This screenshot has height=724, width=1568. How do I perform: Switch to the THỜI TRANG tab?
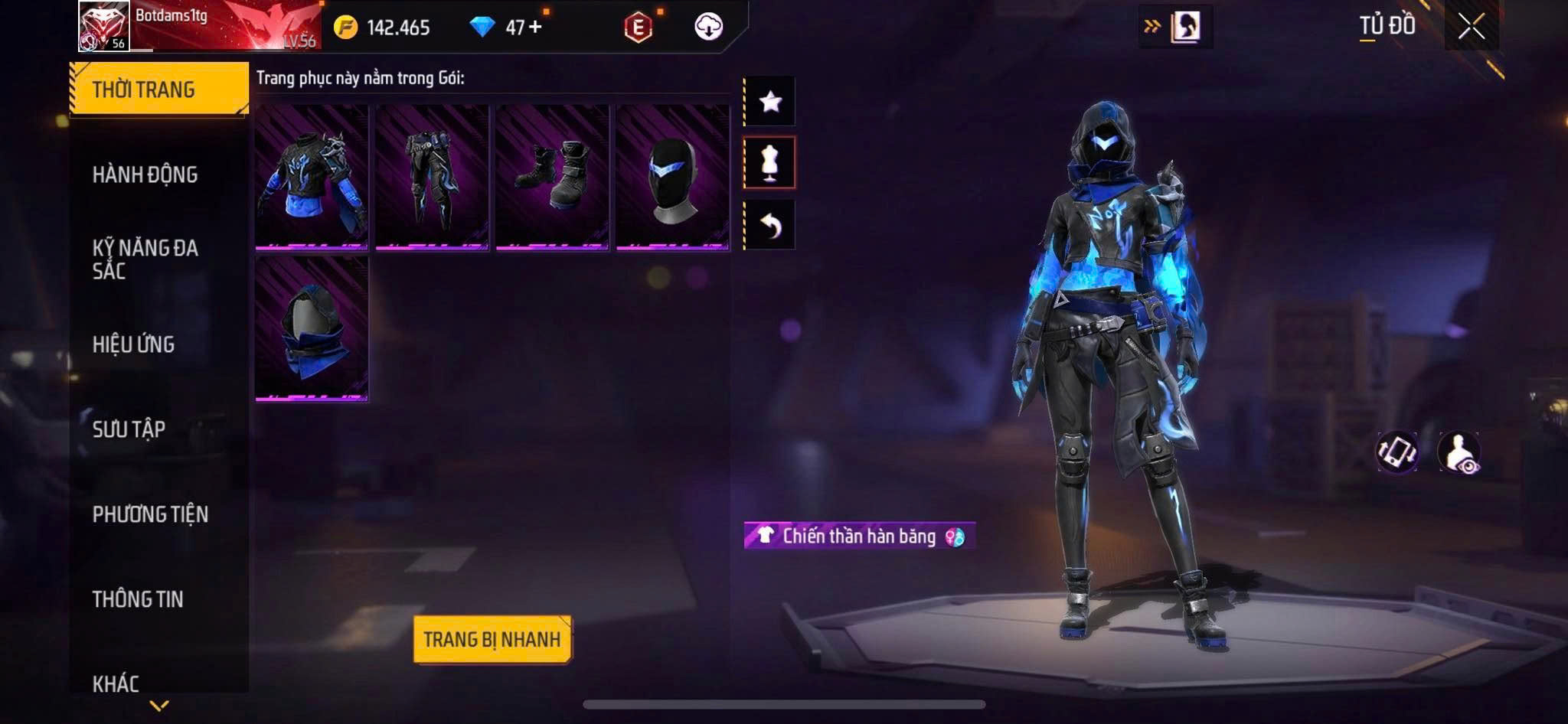tap(159, 90)
